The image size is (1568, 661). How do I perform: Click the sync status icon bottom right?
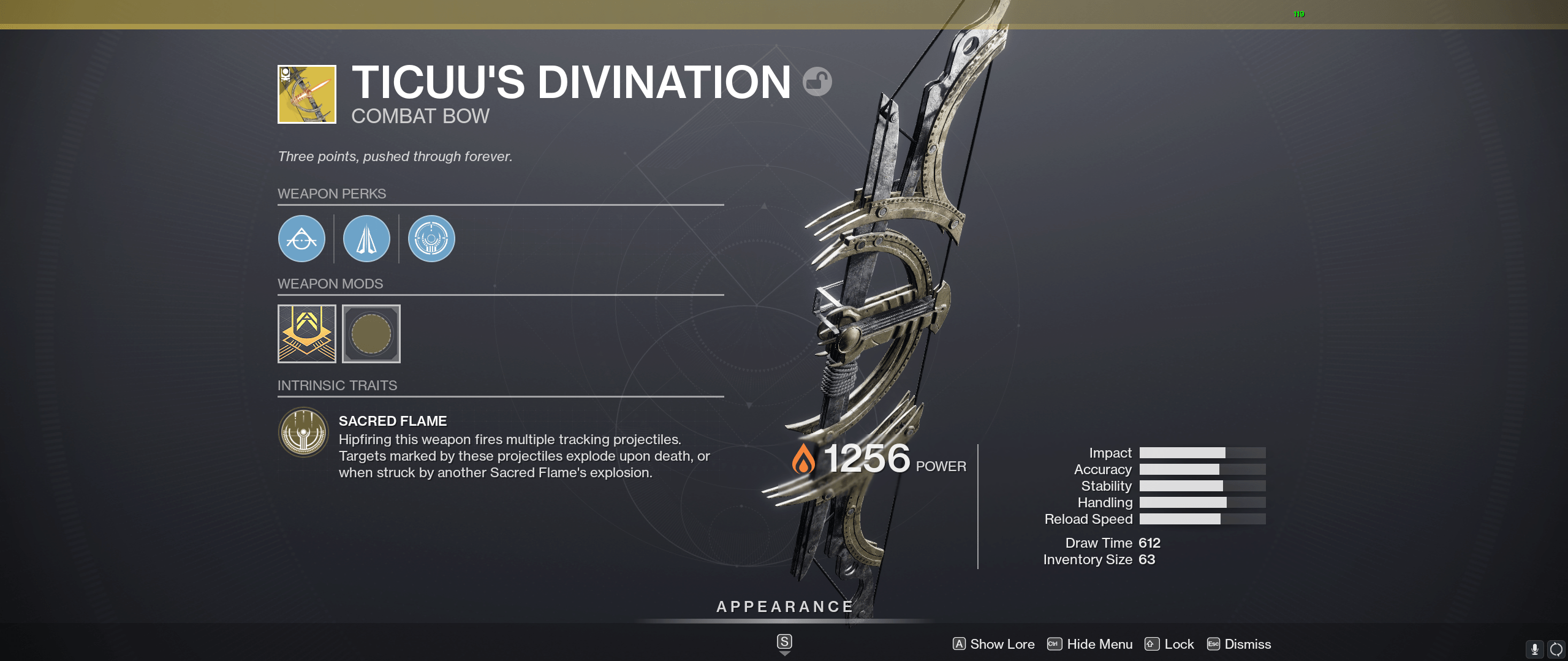[x=1555, y=647]
